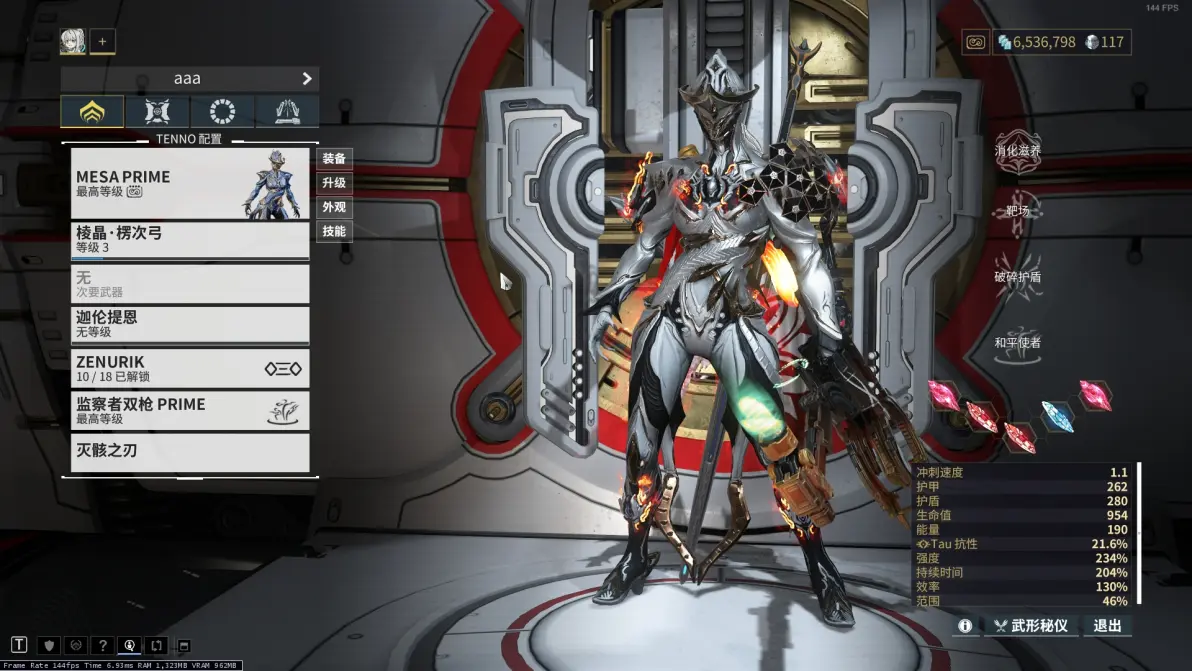
Task: Exit the arsenal with 退出
Action: click(x=1107, y=626)
